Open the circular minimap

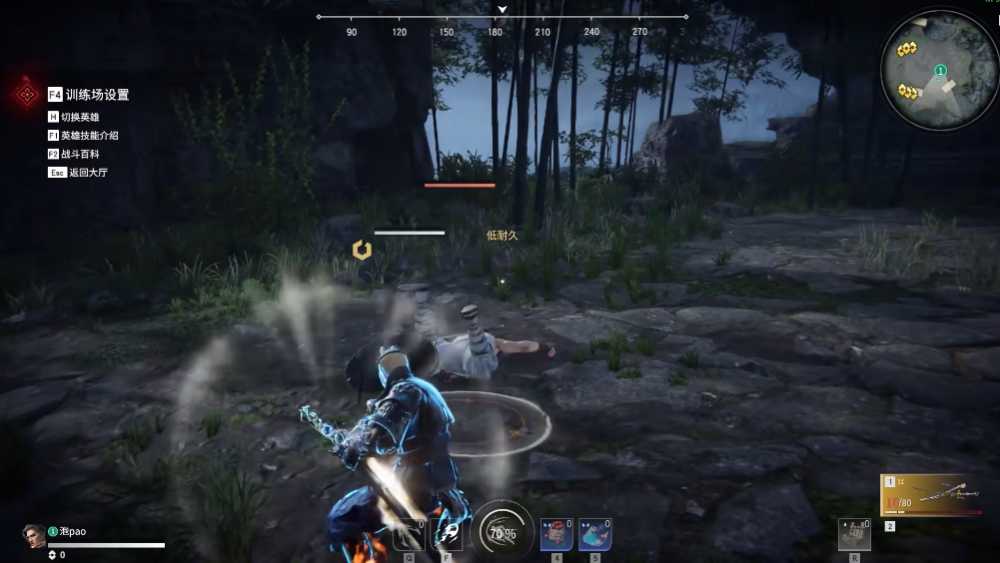pos(939,69)
